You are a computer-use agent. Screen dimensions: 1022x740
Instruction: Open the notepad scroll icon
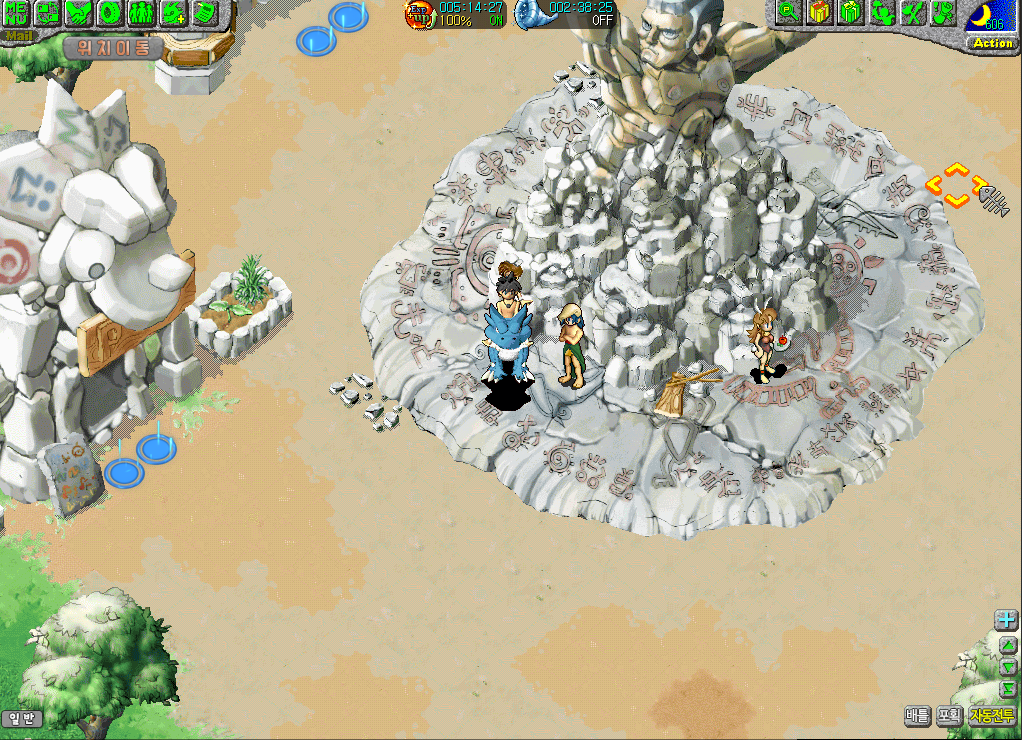pos(204,13)
